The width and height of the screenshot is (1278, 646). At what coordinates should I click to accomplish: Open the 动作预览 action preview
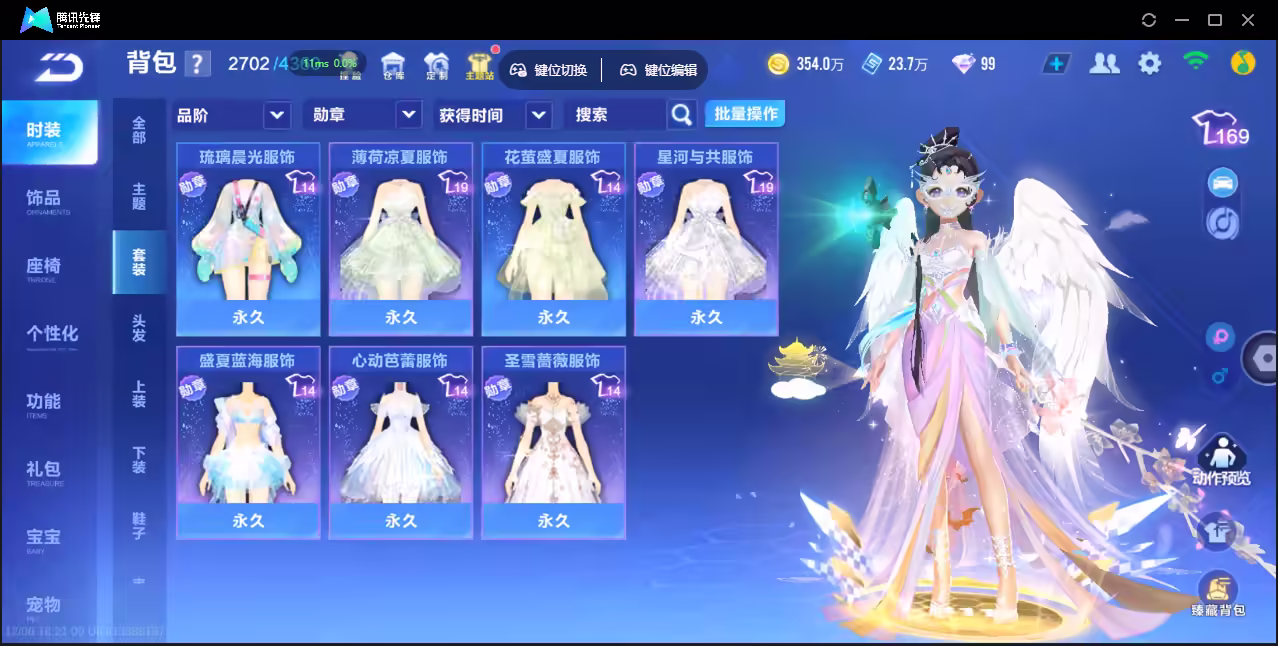click(1220, 460)
